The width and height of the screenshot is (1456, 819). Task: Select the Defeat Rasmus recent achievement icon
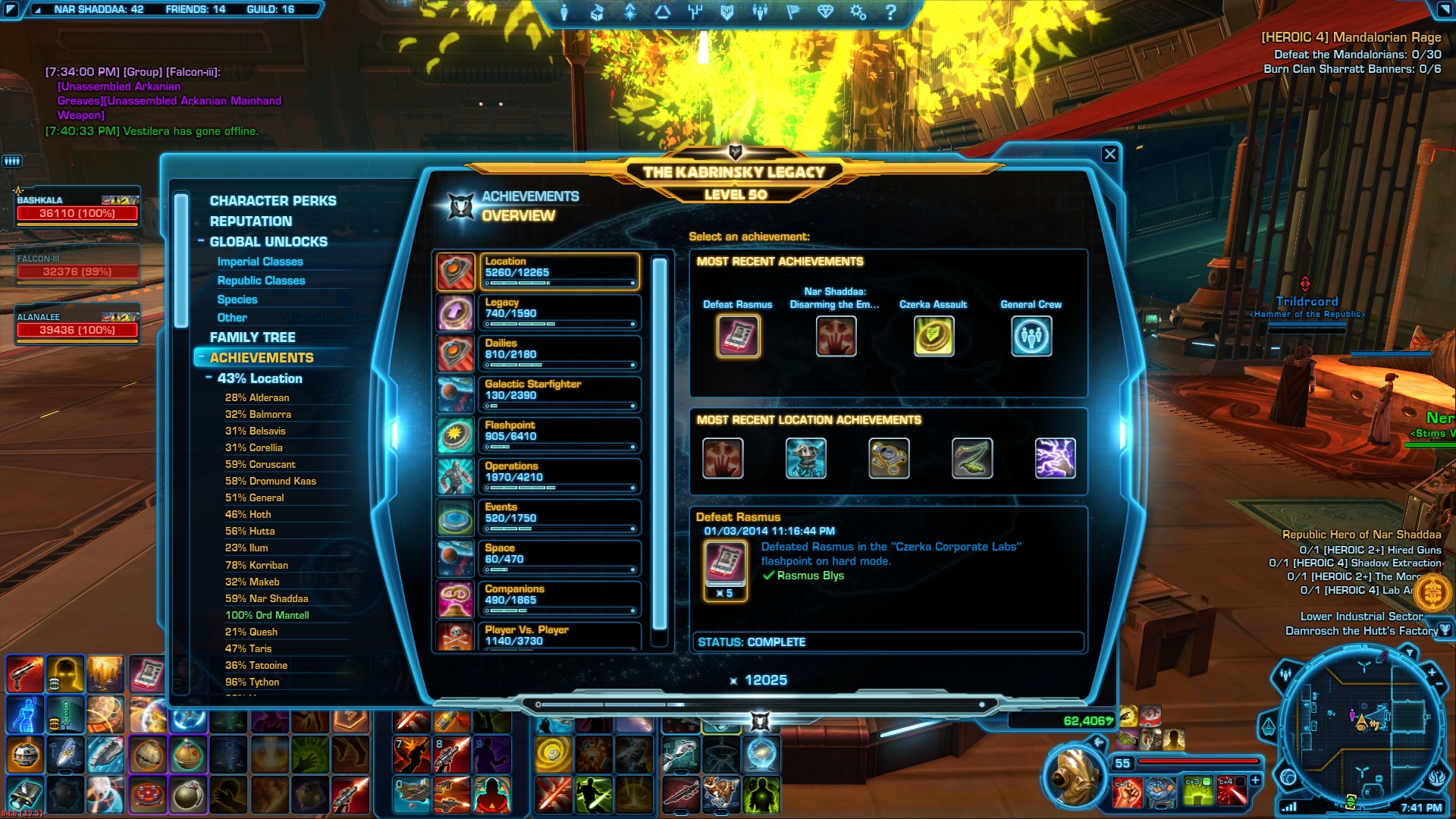click(739, 336)
